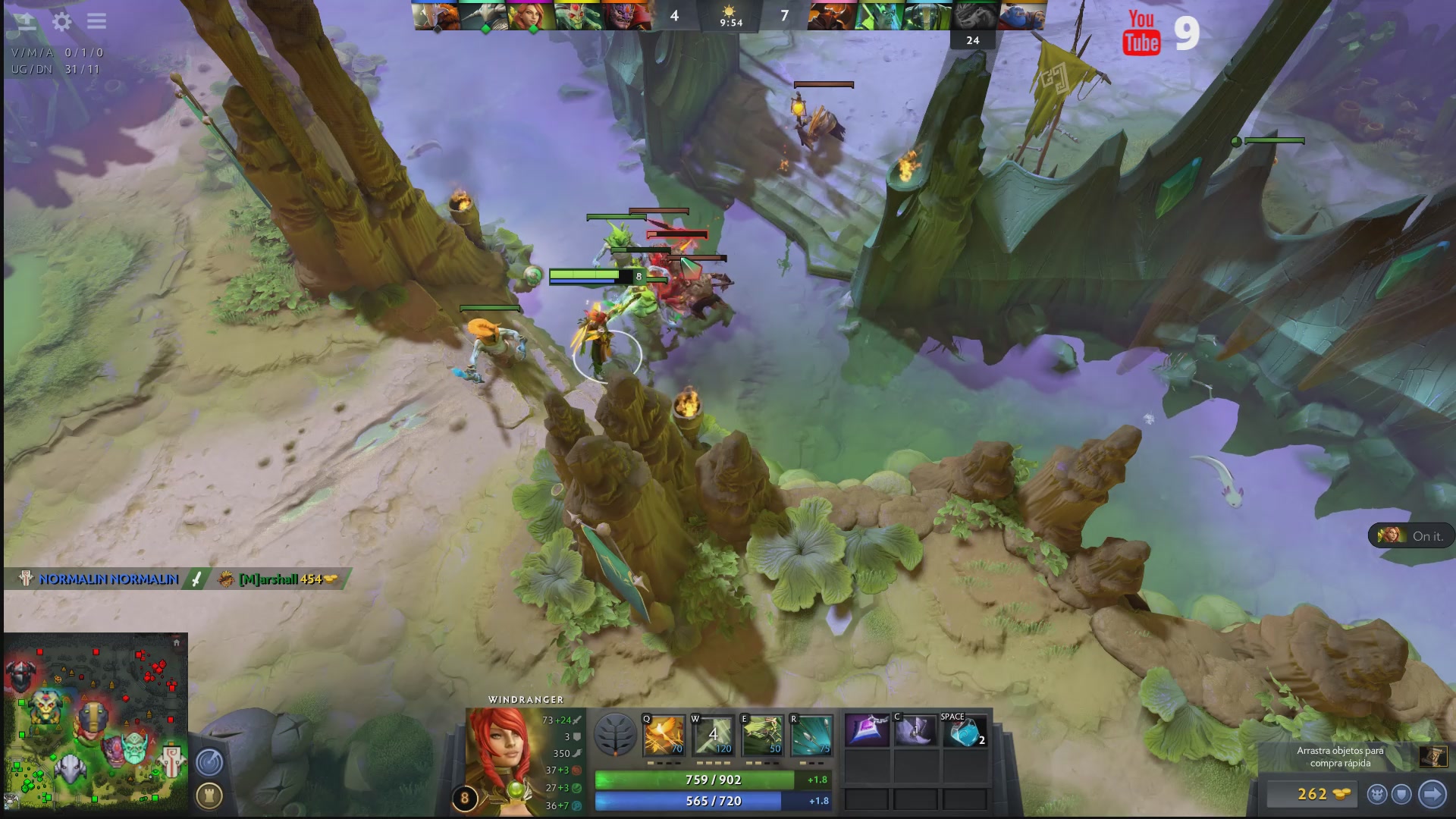The height and width of the screenshot is (819, 1456).
Task: Click the glyph of fortification button
Action: 209,795
